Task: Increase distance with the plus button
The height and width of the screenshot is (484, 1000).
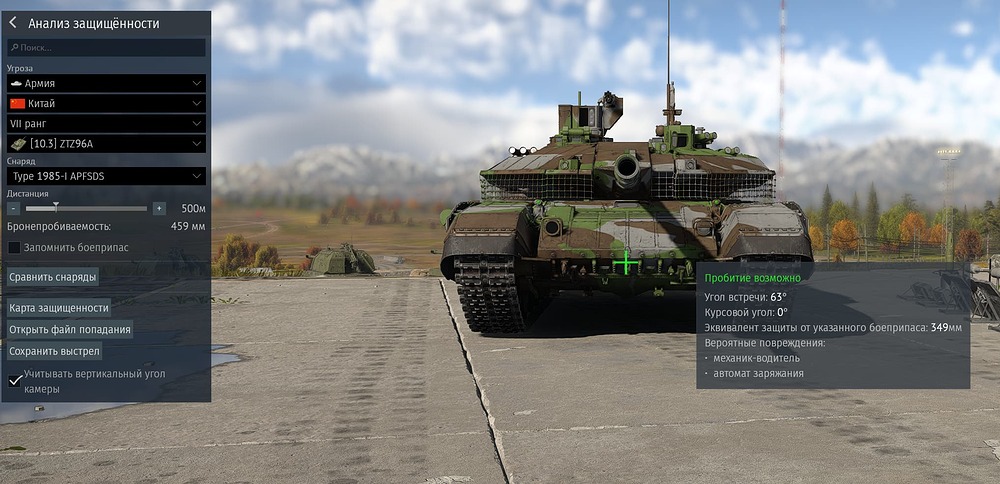Action: click(159, 208)
